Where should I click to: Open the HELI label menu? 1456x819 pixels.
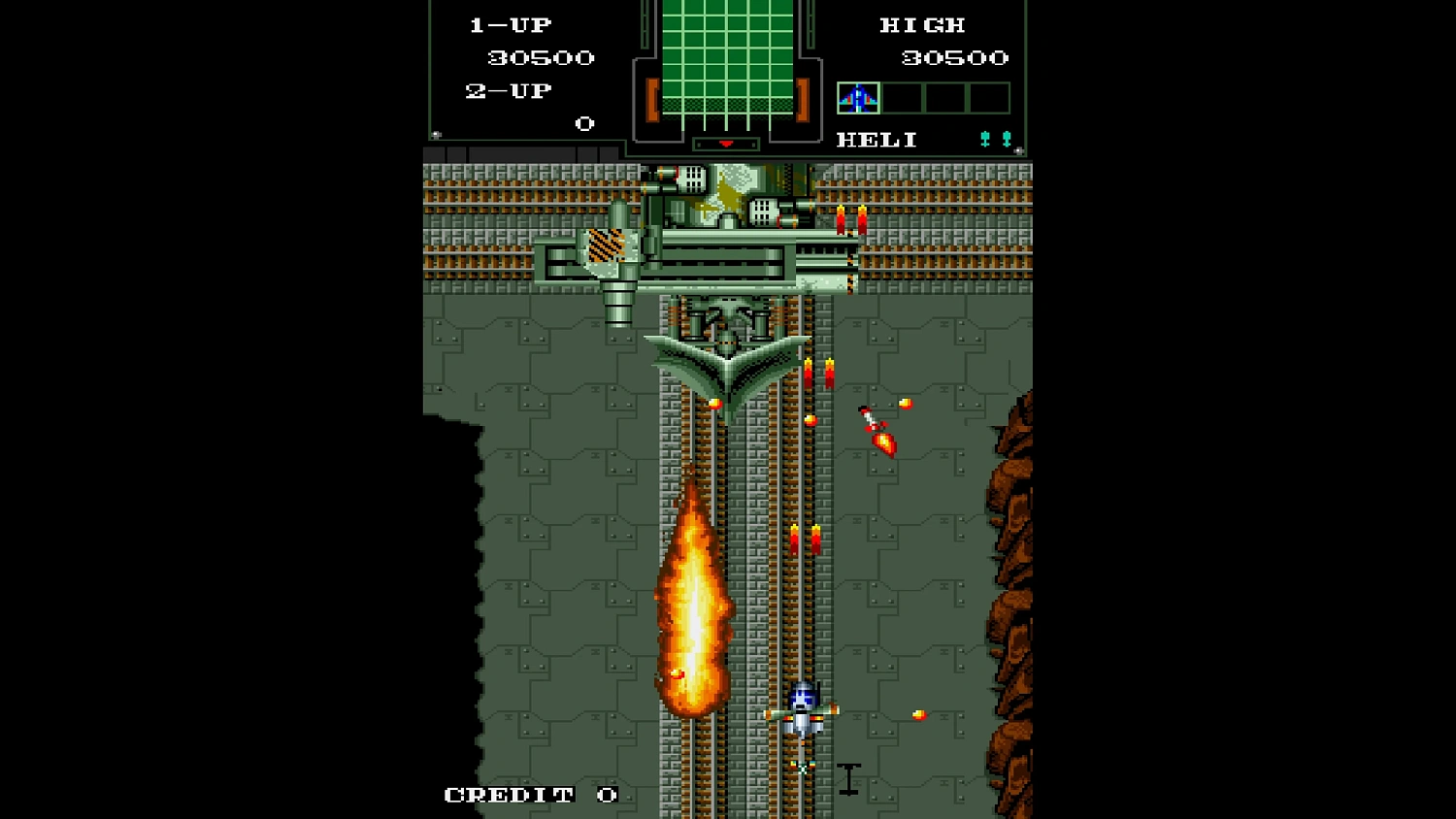pyautogui.click(x=877, y=139)
